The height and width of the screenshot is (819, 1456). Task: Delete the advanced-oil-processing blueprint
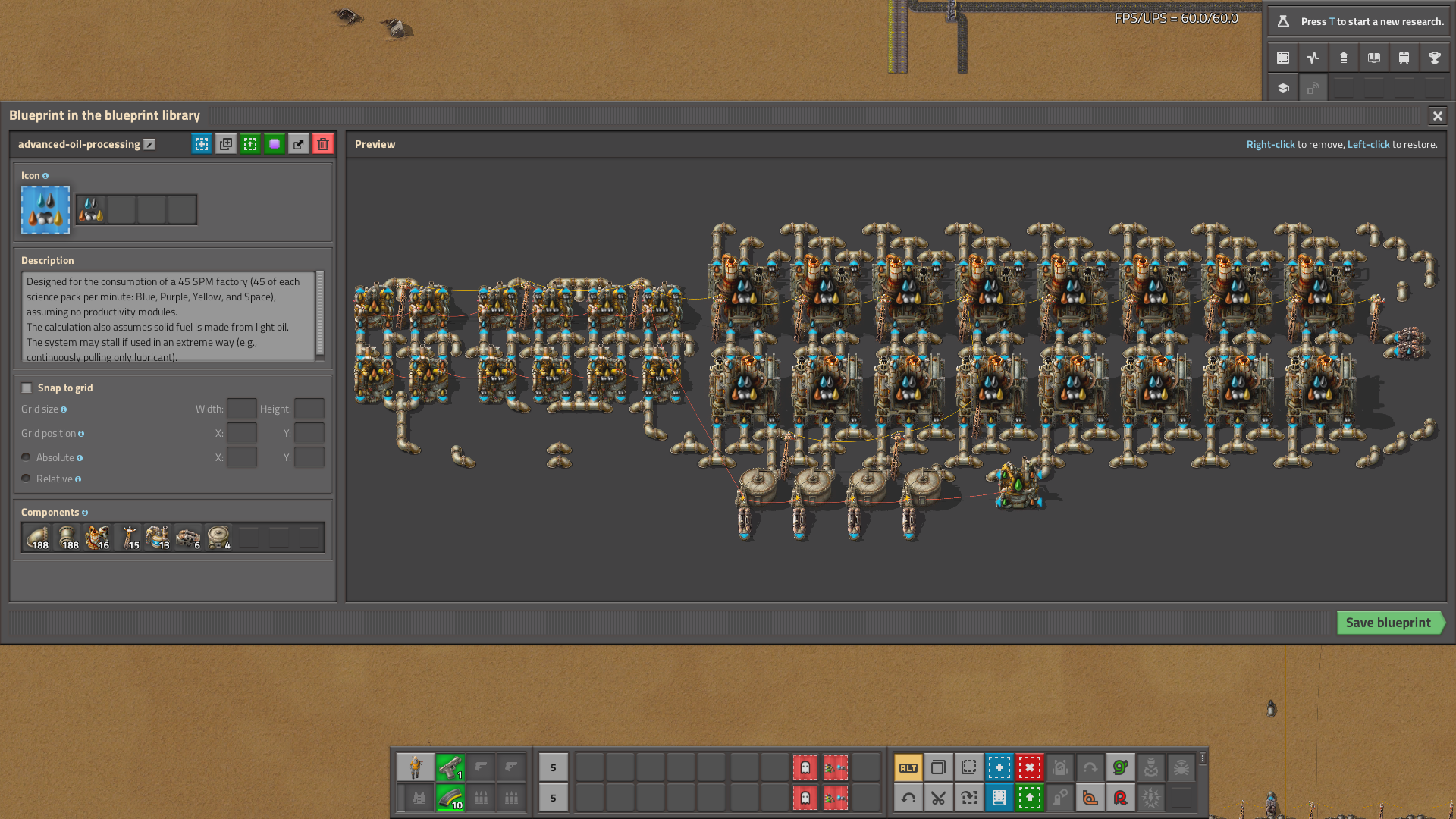pos(322,143)
